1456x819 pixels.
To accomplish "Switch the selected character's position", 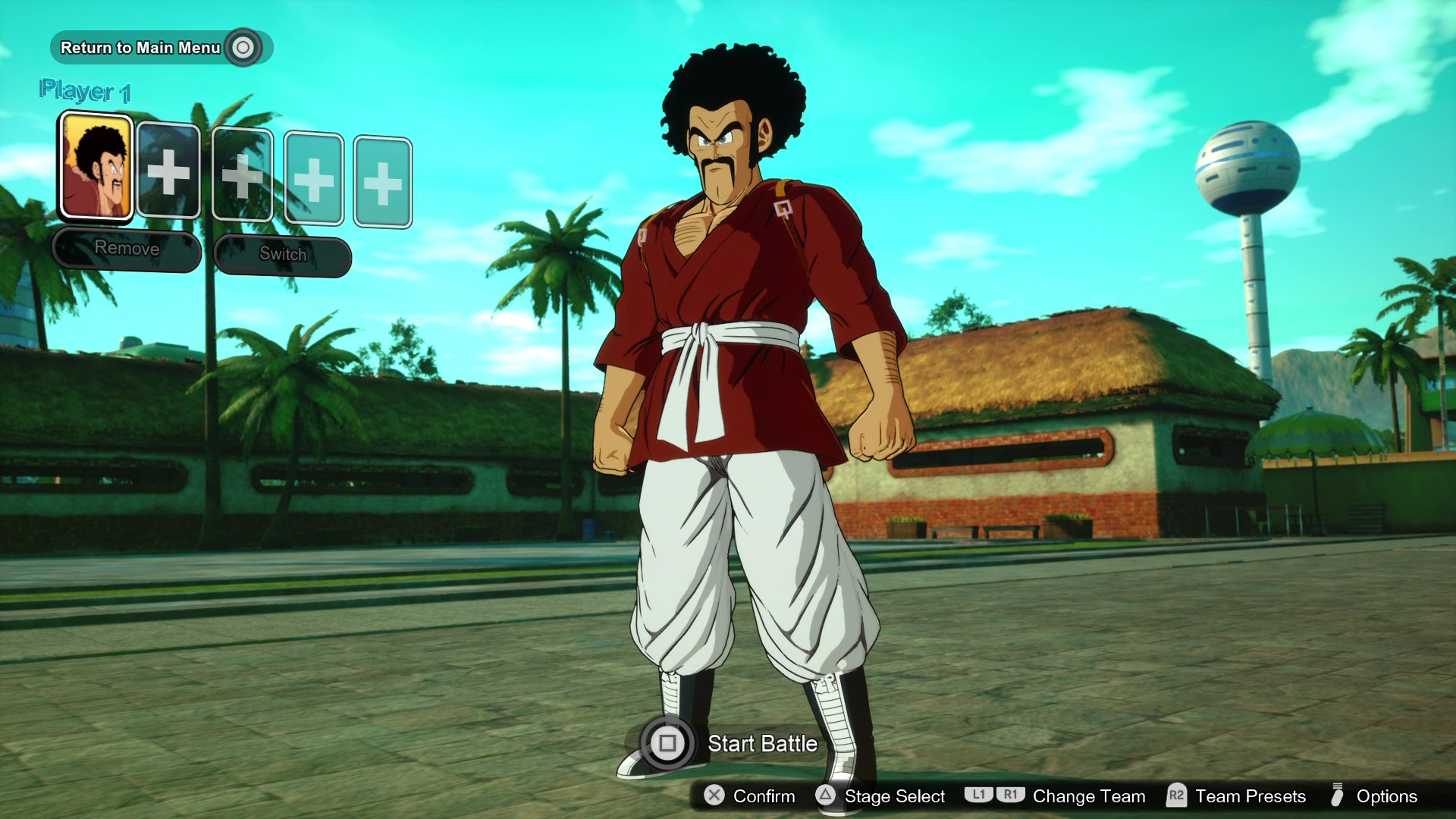I will [x=281, y=255].
